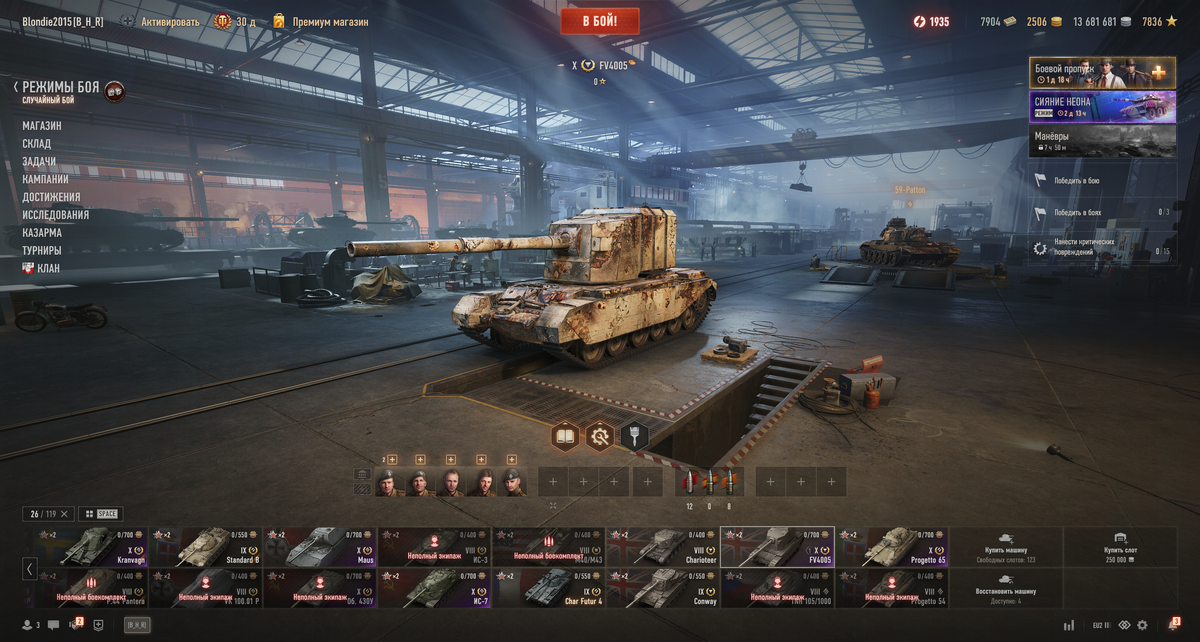Go to the СКЛАД section
The image size is (1200, 642).
(x=37, y=144)
